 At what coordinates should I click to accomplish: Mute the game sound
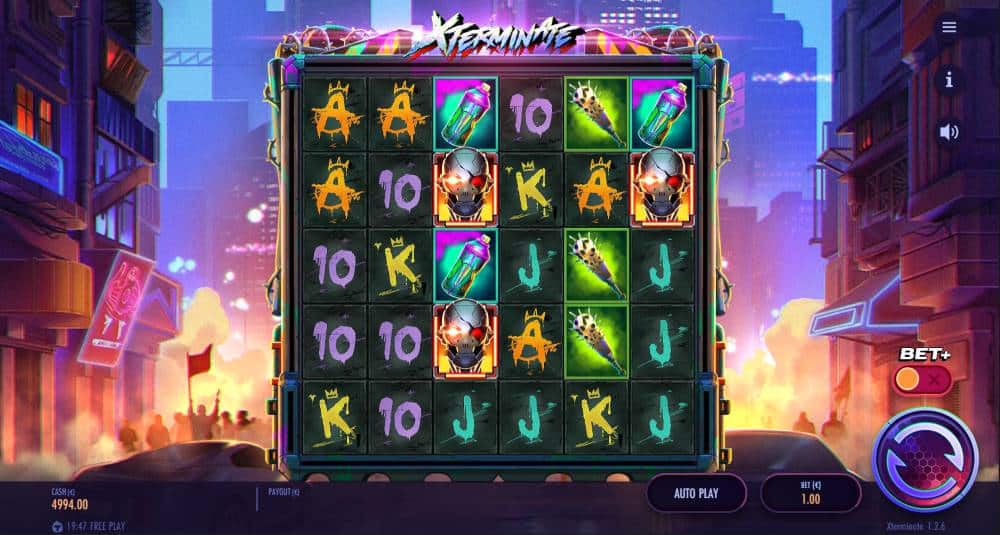(x=949, y=131)
